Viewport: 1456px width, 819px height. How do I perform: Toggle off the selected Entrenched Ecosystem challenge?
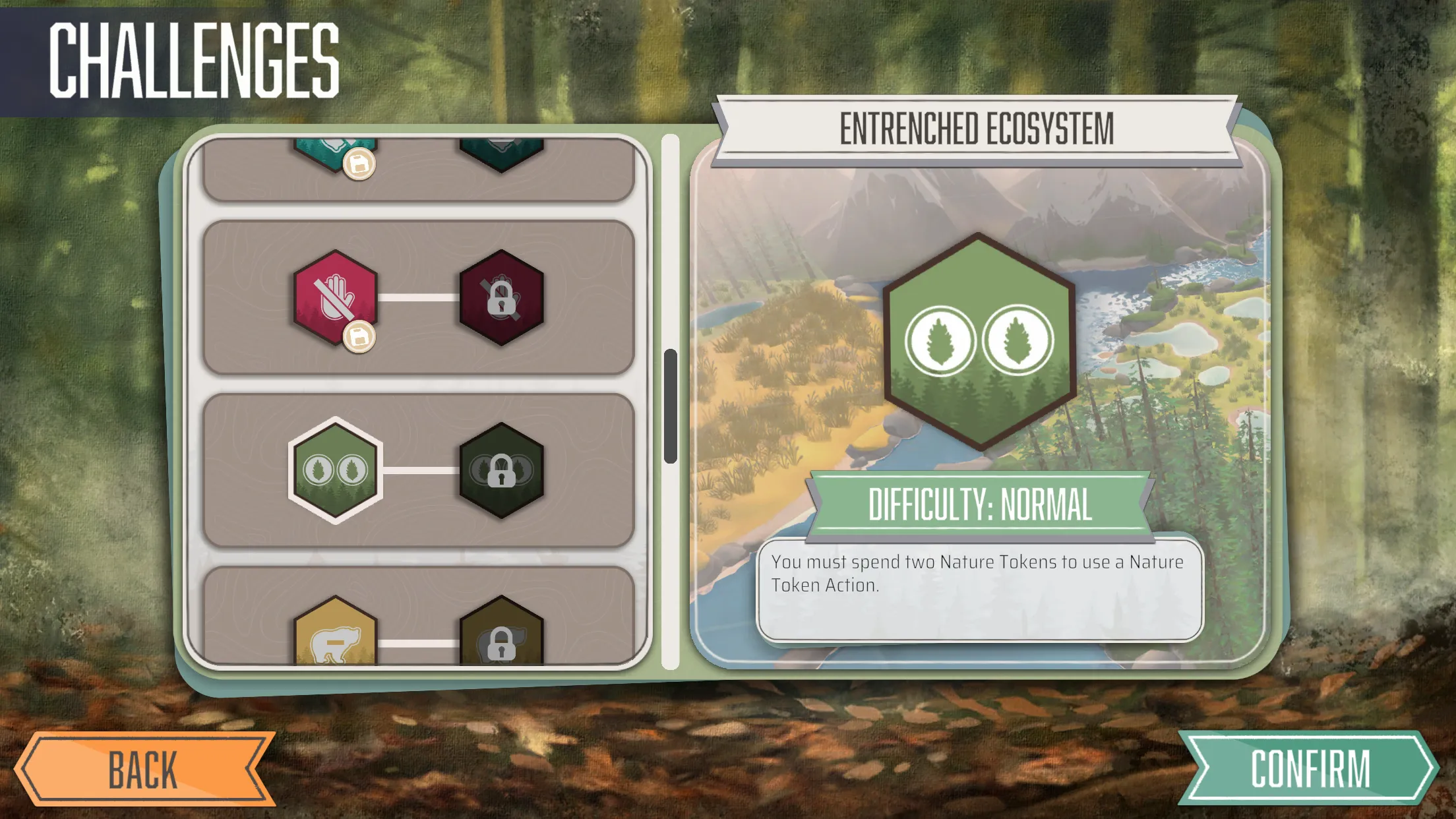point(333,471)
